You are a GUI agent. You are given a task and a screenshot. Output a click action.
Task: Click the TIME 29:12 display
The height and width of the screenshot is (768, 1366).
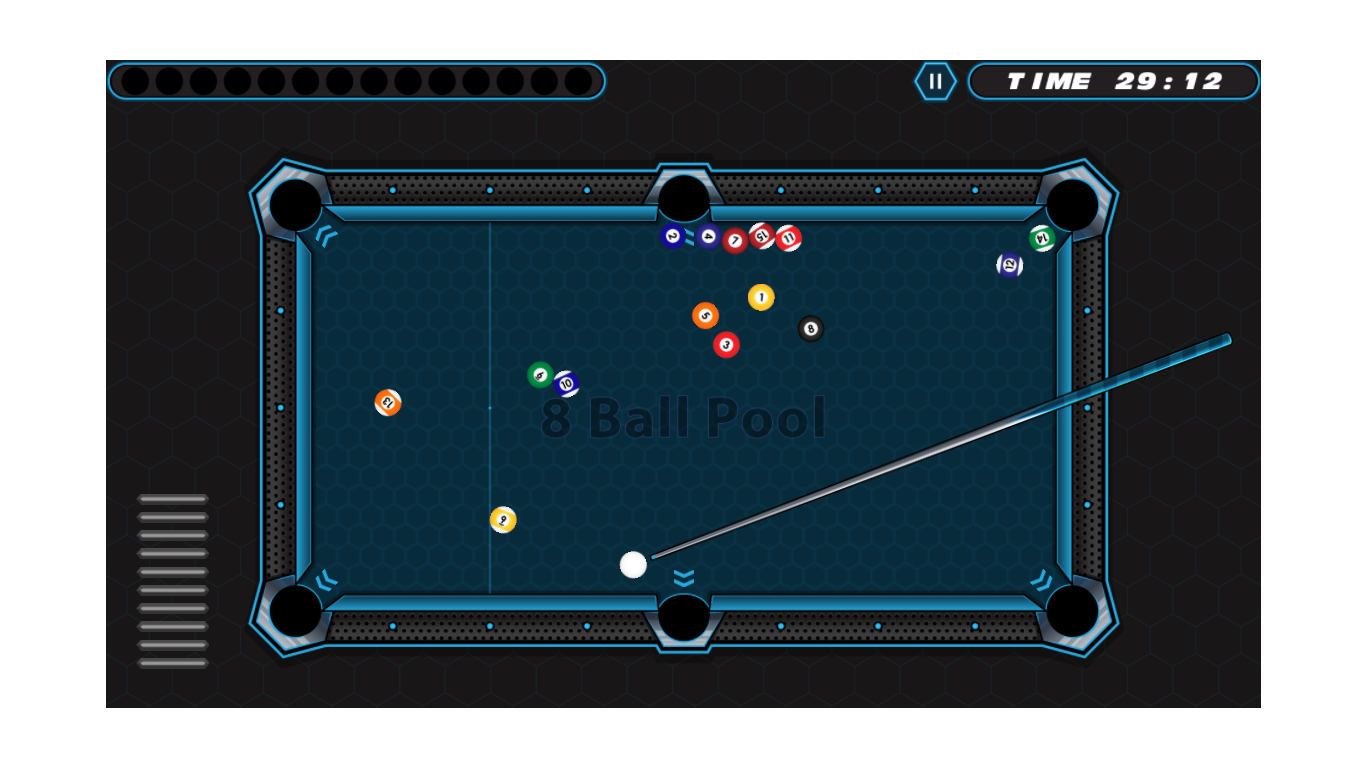(1113, 82)
